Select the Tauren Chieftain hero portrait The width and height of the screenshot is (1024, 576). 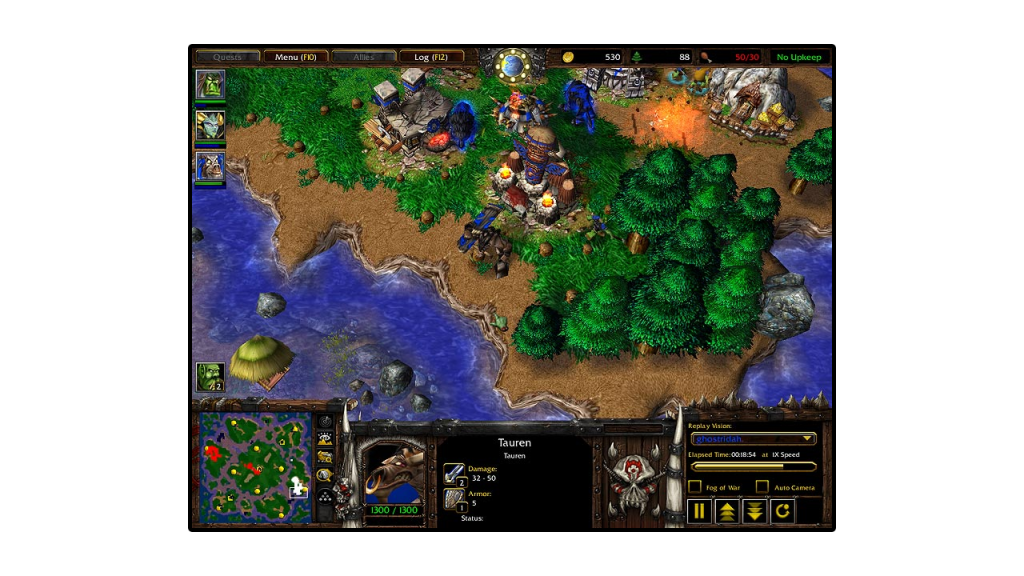[x=210, y=167]
